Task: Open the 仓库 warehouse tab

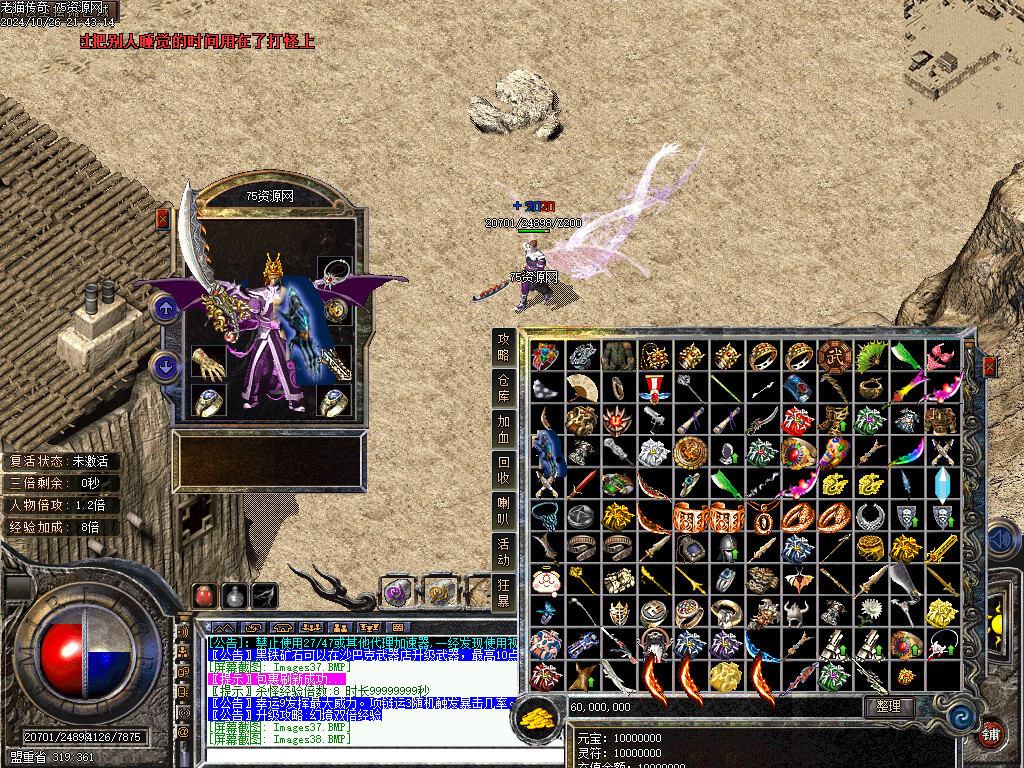Action: [x=505, y=388]
